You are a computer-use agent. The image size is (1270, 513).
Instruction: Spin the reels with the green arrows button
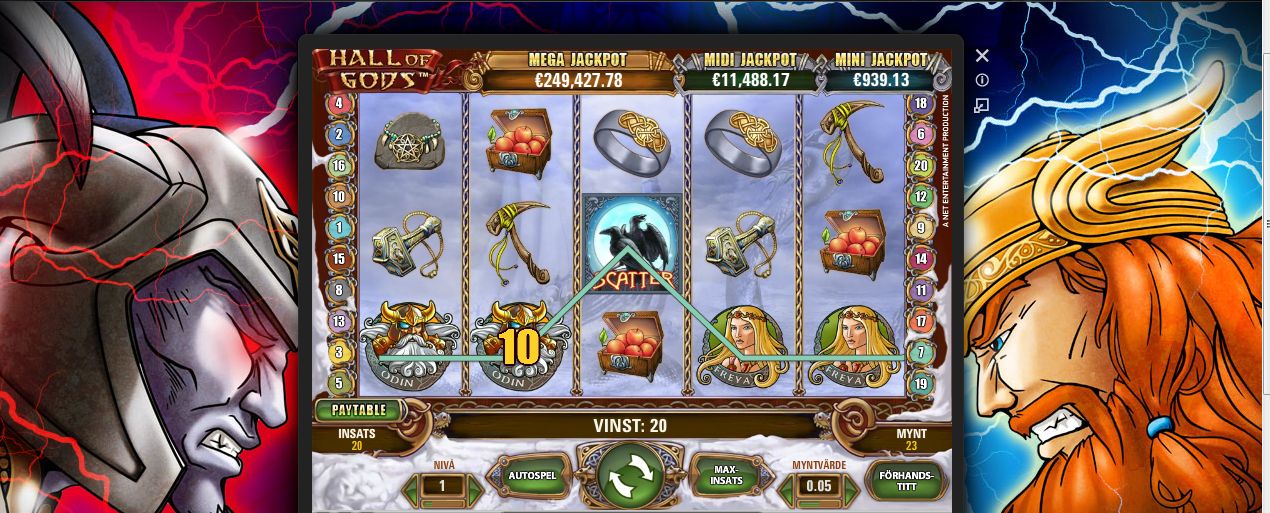[631, 476]
